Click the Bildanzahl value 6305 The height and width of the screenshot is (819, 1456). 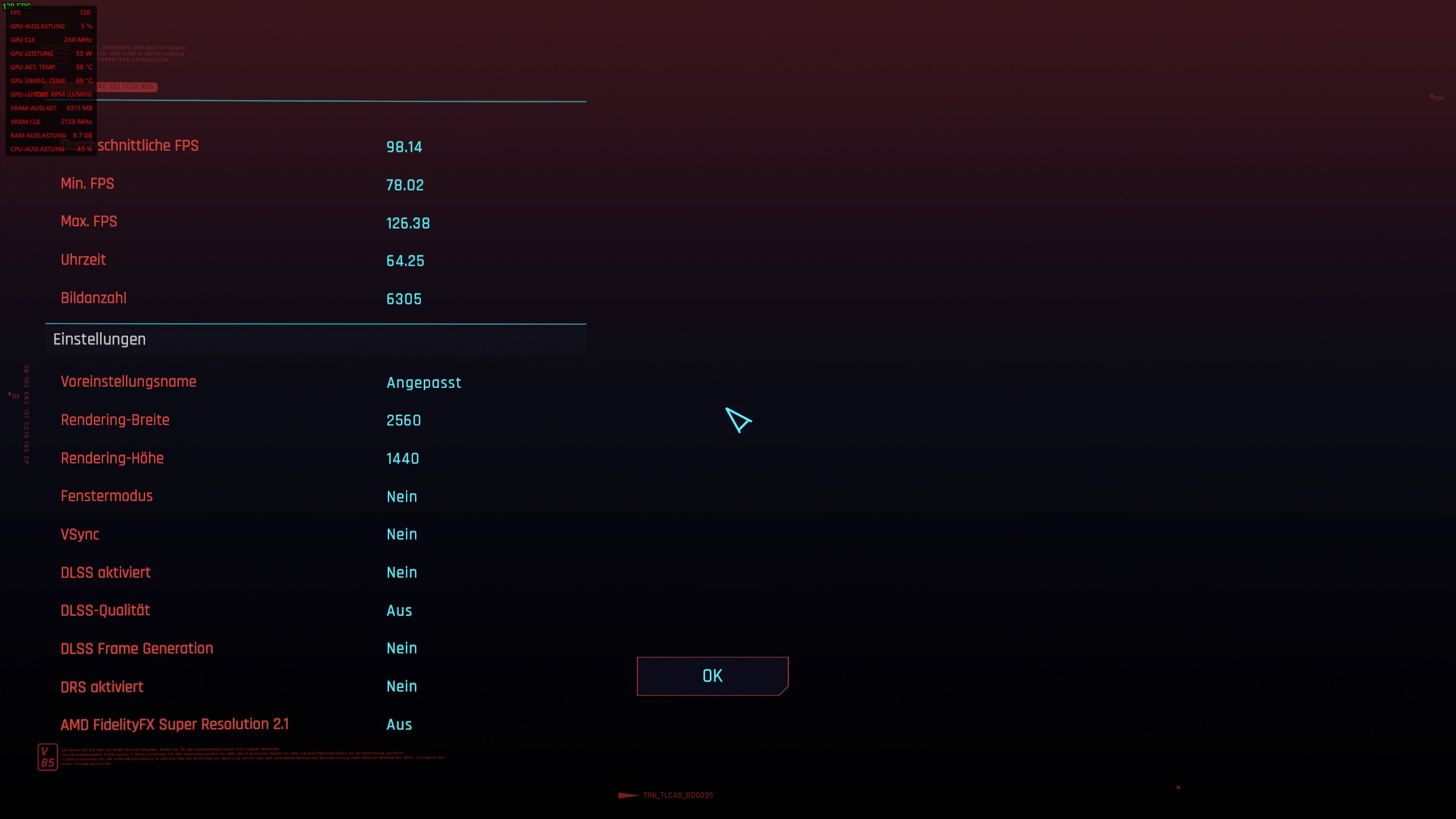coord(404,299)
